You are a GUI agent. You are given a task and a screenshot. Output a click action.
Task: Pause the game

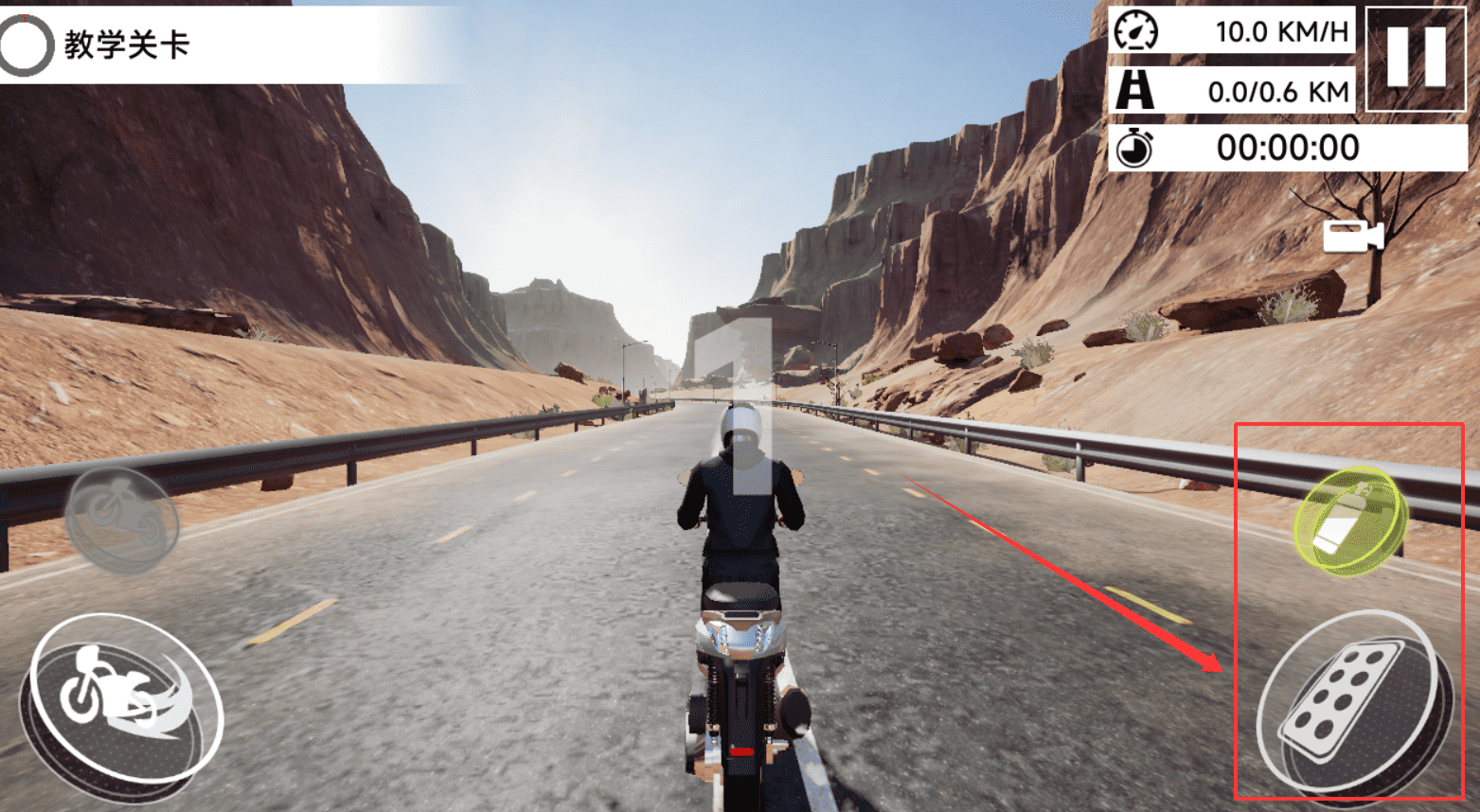click(1417, 58)
